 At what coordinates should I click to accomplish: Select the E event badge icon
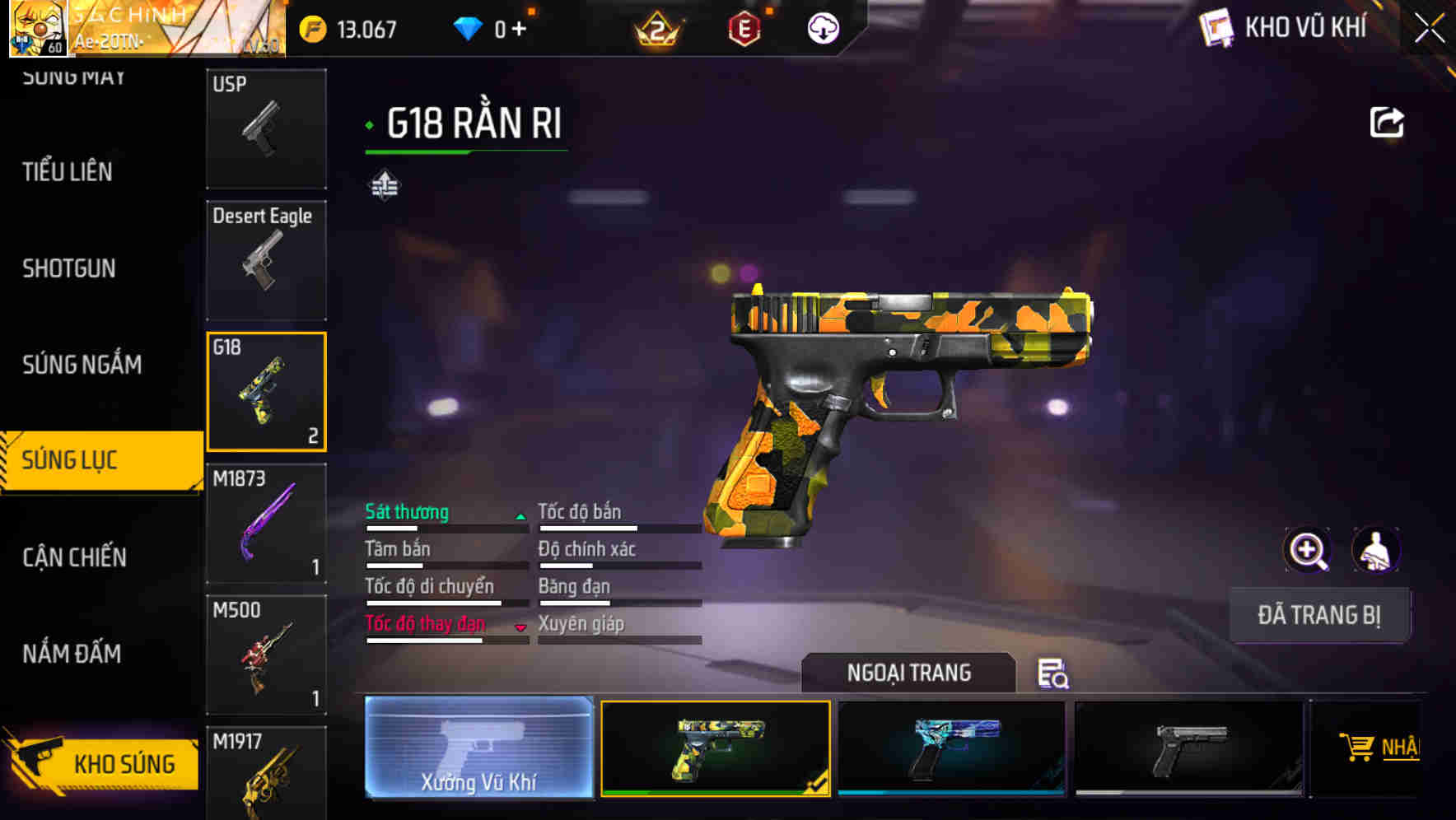(x=744, y=27)
